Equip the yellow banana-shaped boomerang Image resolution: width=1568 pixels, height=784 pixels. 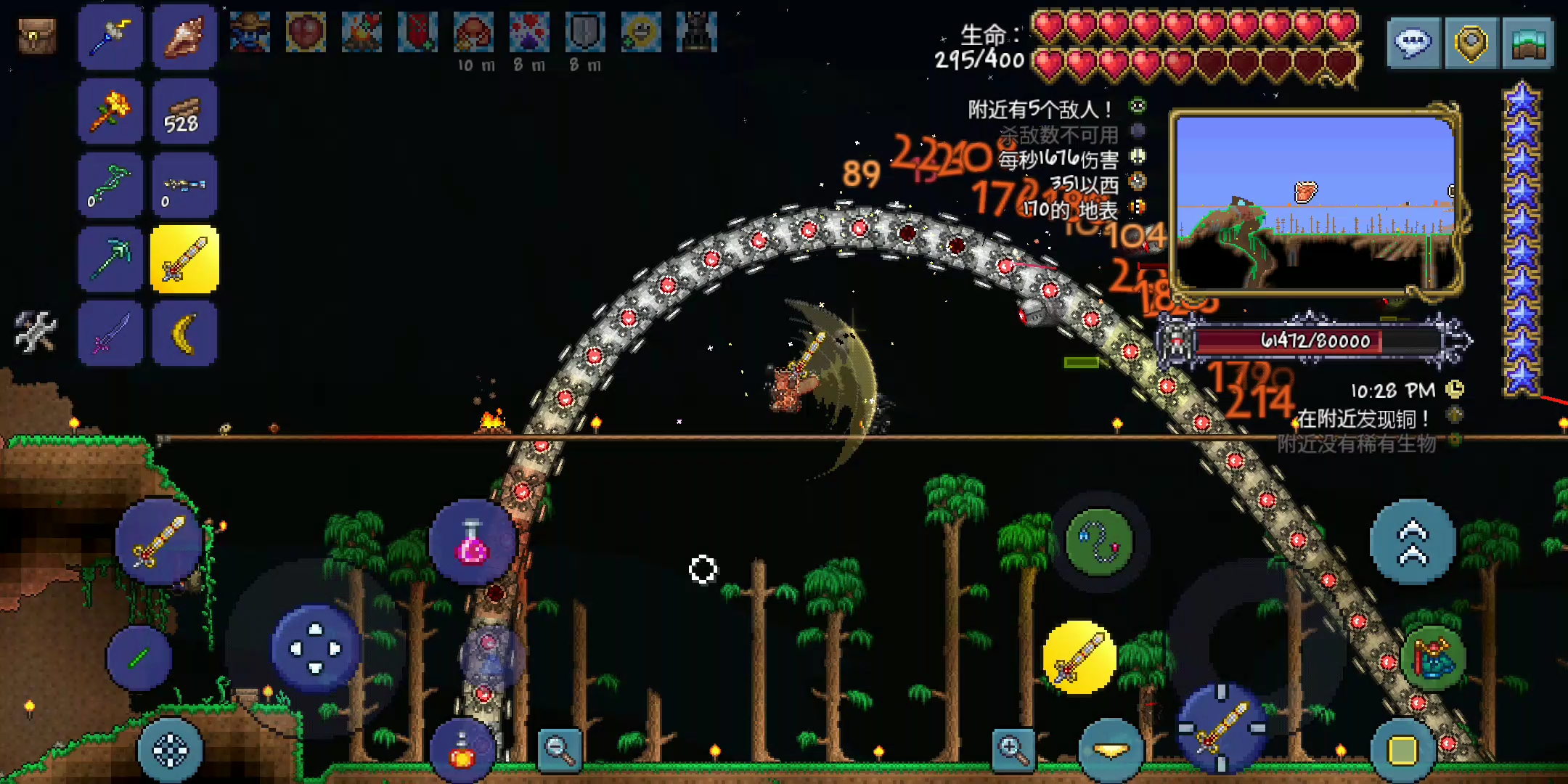click(184, 333)
